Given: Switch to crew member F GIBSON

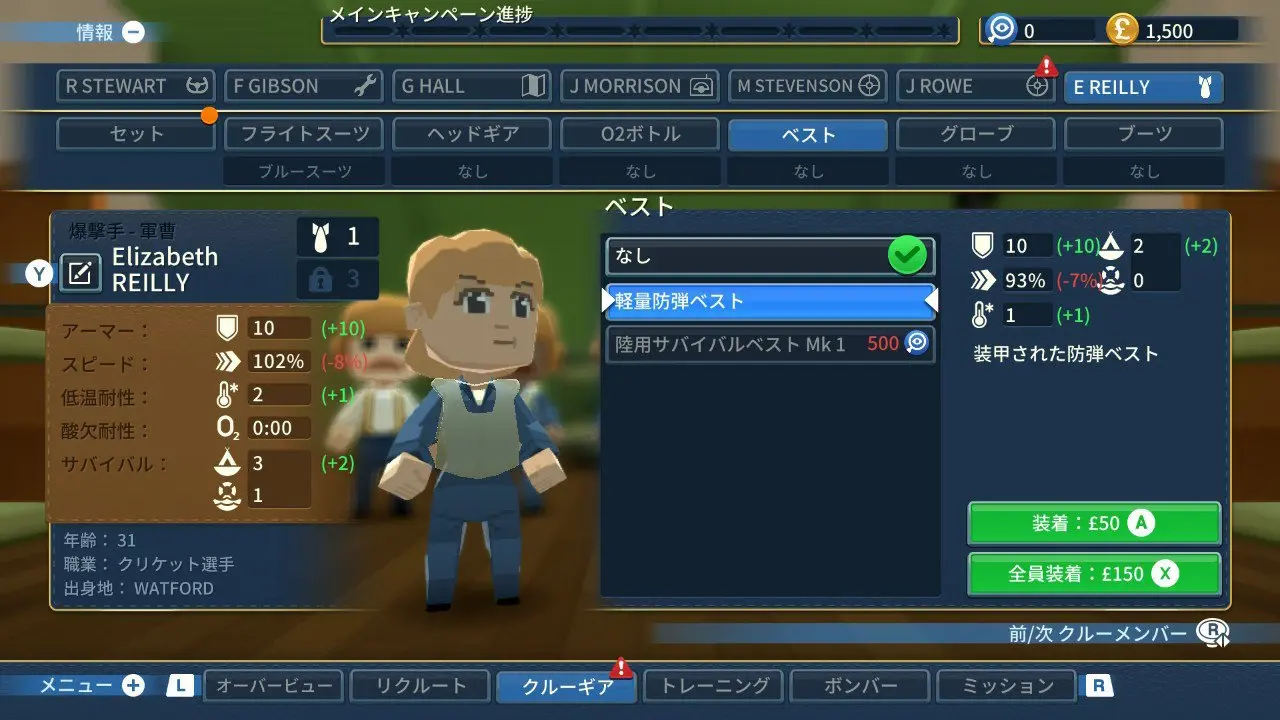Looking at the screenshot, I should (x=304, y=86).
